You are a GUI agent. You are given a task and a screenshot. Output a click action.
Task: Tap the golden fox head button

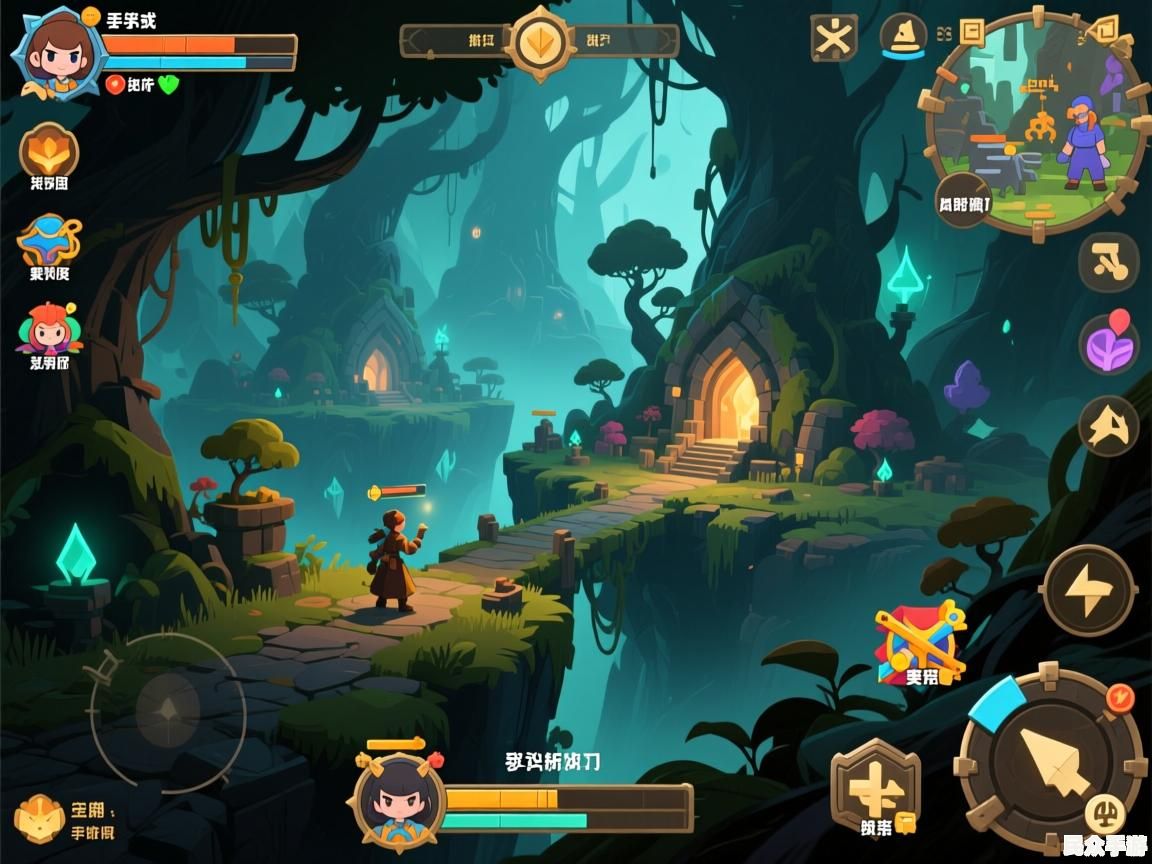coord(1108,427)
